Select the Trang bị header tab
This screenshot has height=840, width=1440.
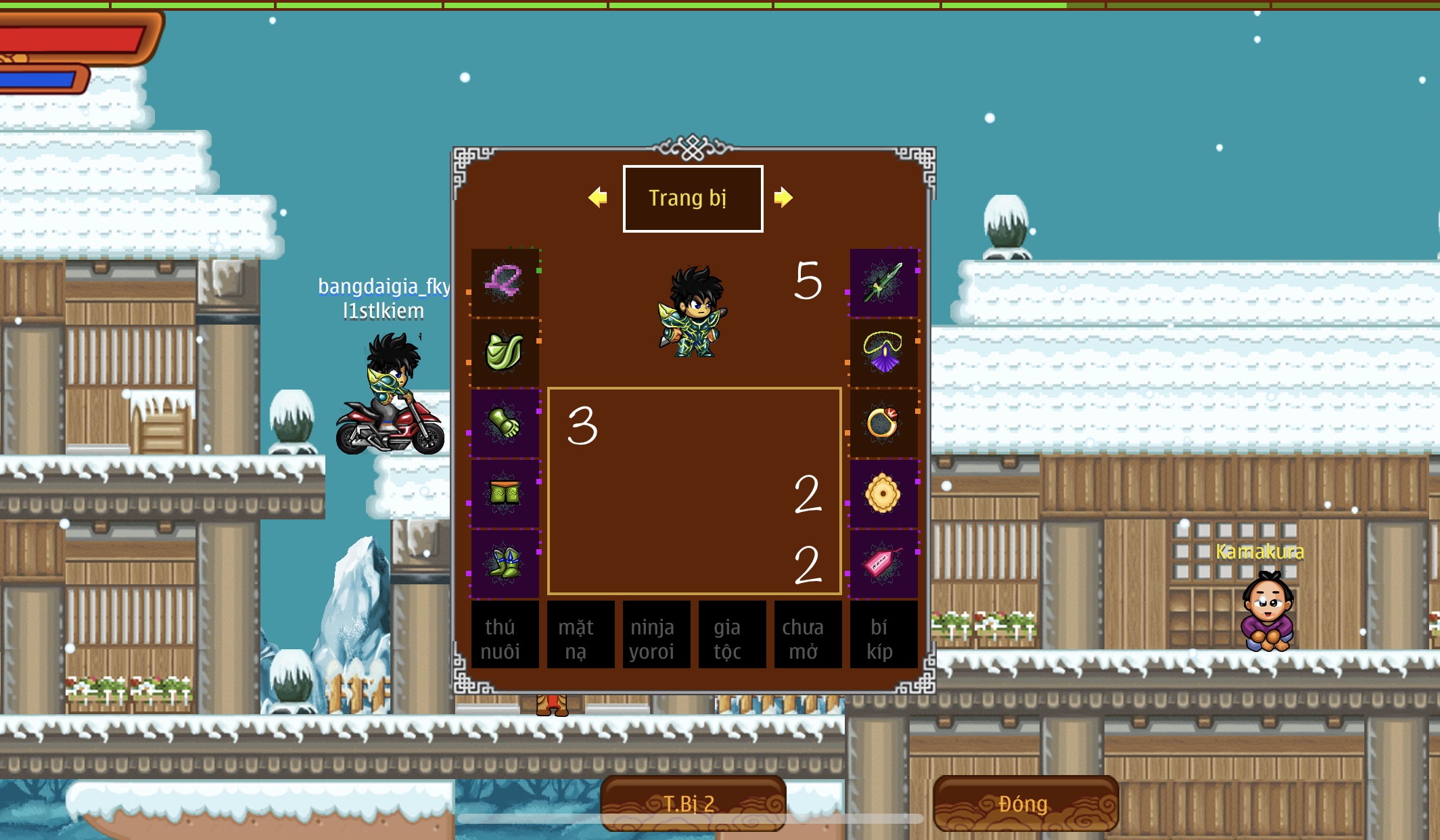(x=693, y=199)
